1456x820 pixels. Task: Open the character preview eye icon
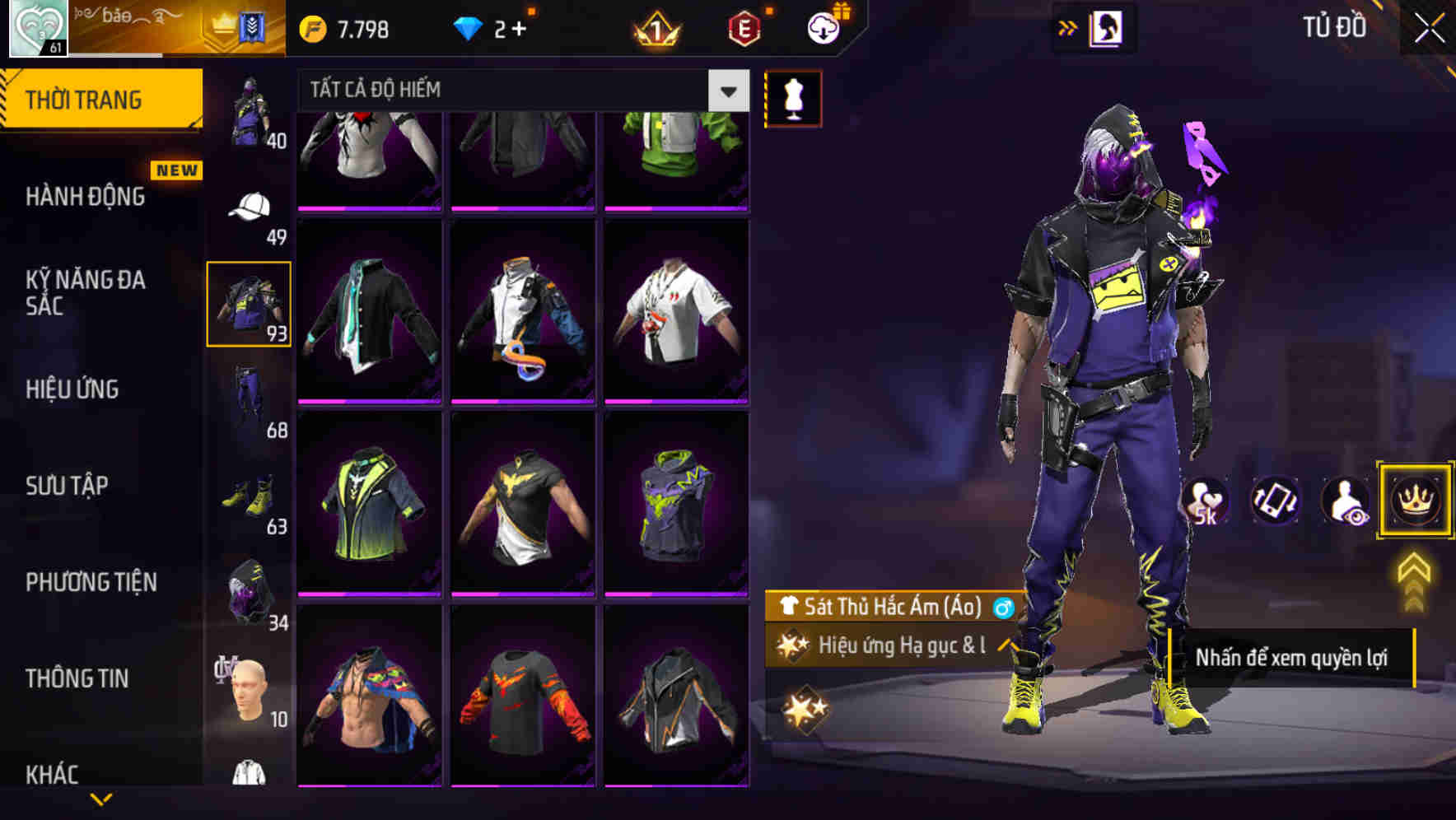pyautogui.click(x=1346, y=501)
